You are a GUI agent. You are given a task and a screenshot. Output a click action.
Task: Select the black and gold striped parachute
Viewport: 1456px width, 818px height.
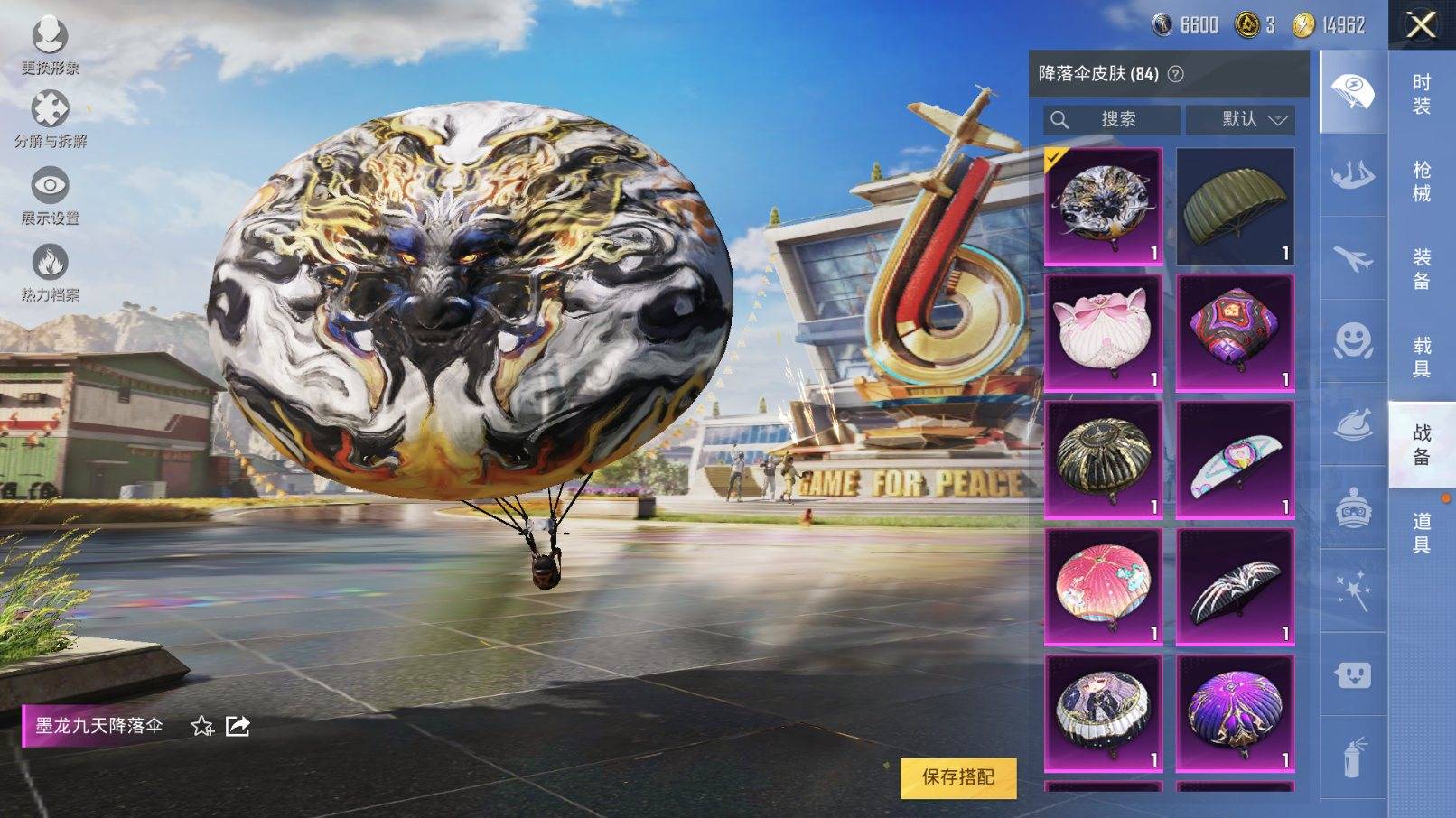click(1103, 460)
